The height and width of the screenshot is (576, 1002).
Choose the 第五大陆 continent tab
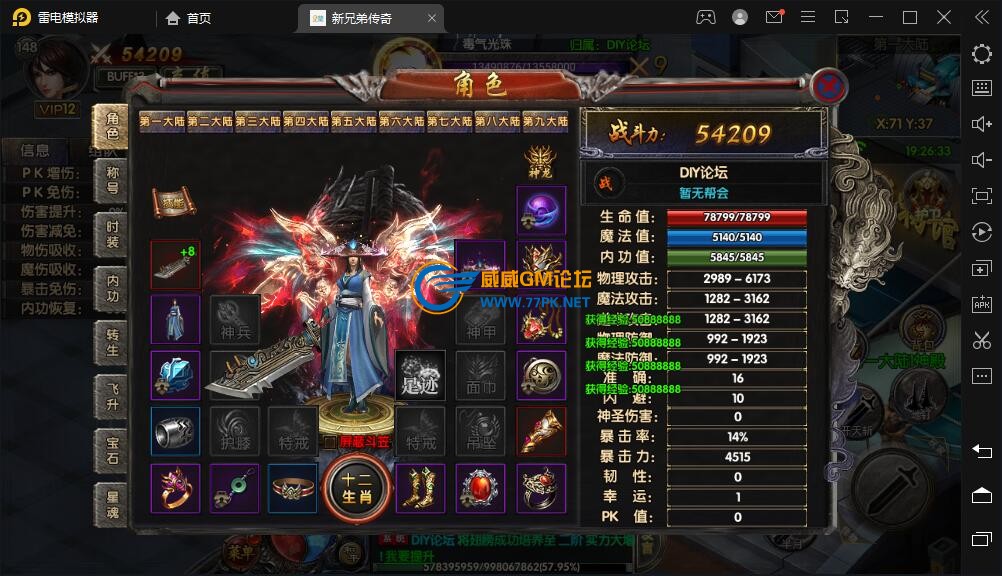354,121
